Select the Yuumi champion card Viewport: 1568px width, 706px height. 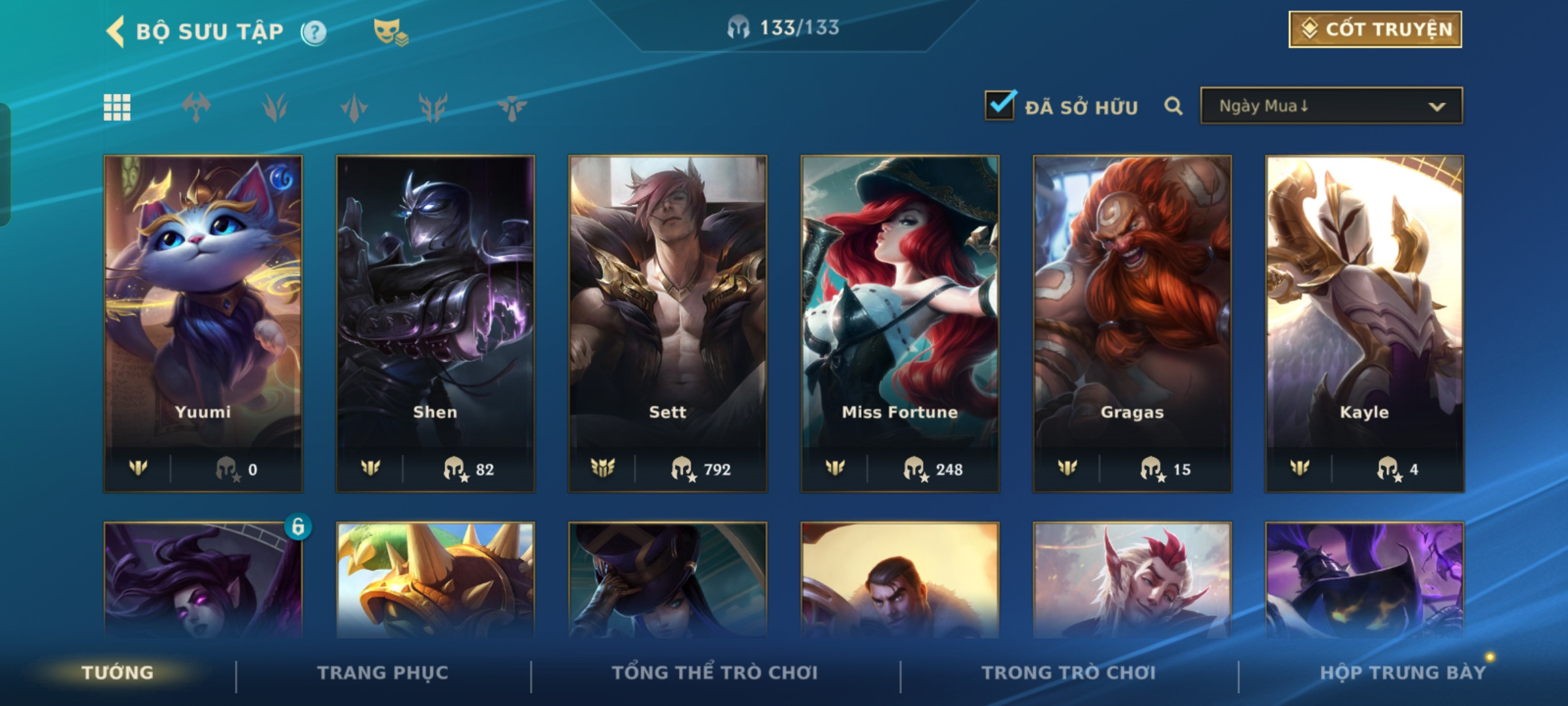pyautogui.click(x=203, y=323)
